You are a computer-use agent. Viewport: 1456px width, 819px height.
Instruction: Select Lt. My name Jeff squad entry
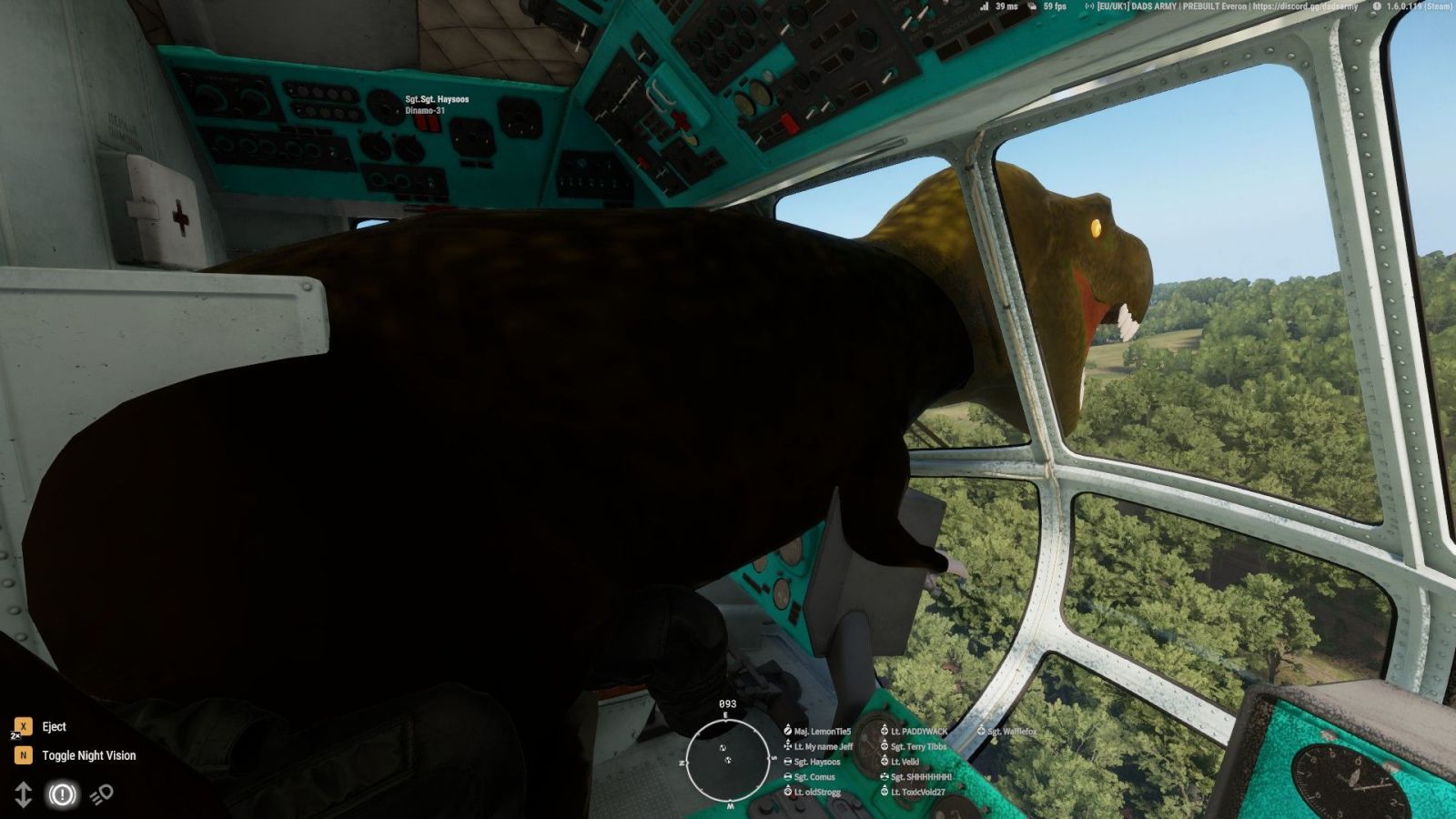823,747
